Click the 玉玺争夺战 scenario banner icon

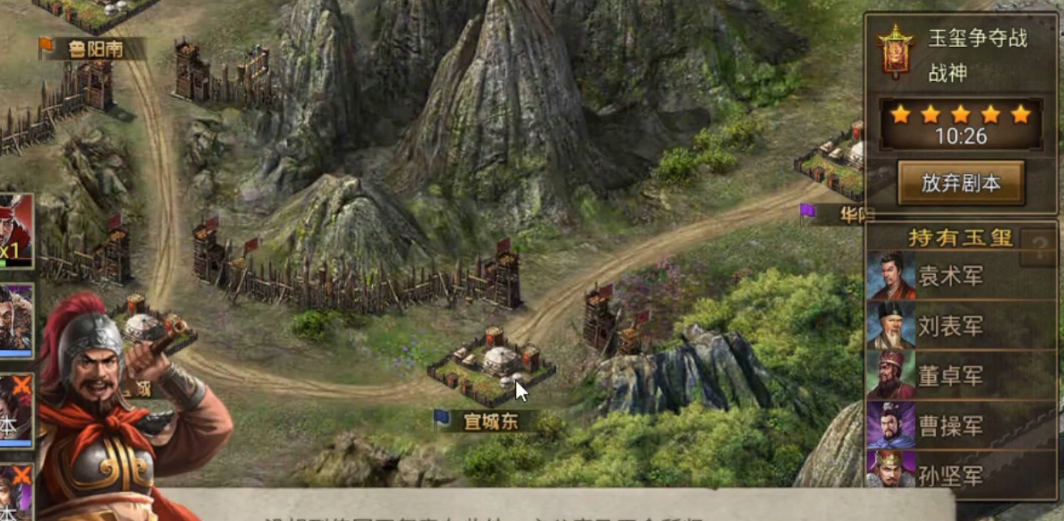(x=895, y=52)
